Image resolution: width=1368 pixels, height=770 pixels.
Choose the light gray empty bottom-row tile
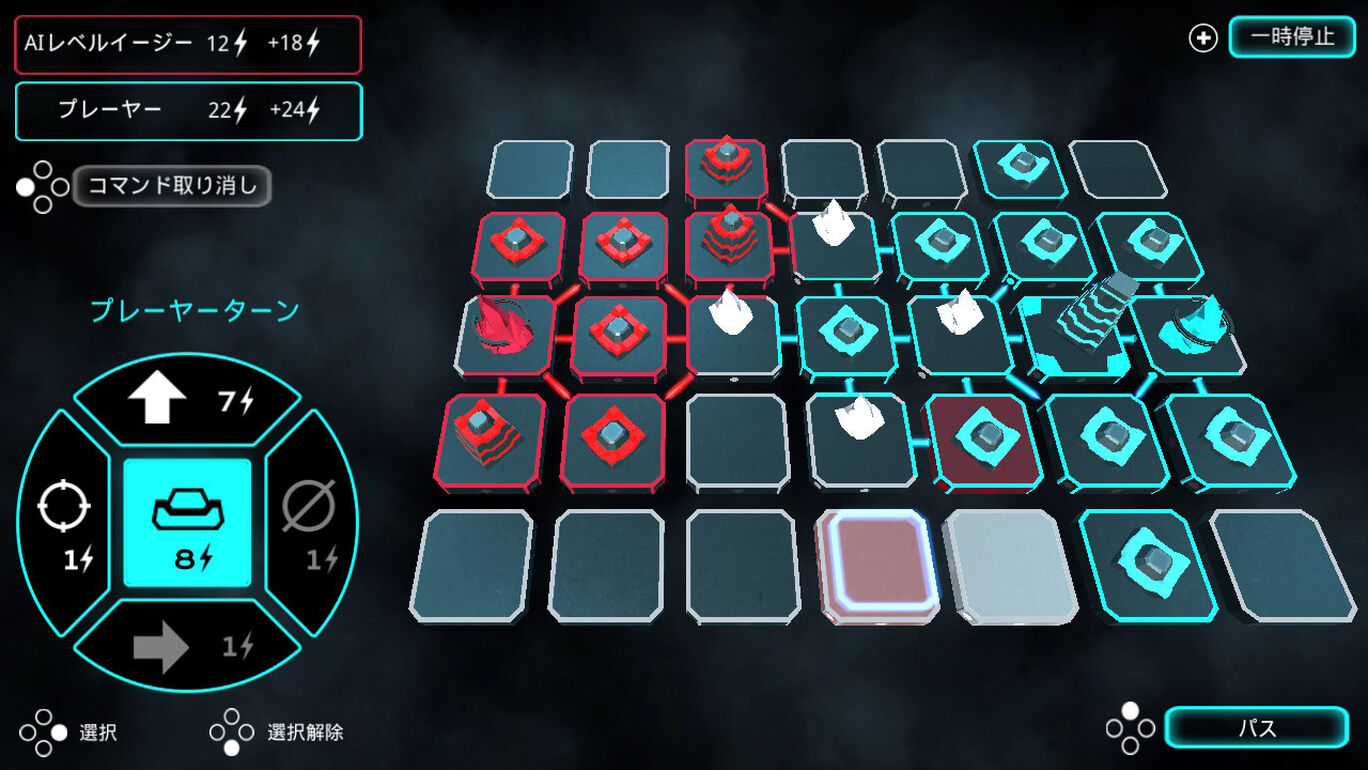click(x=1008, y=565)
